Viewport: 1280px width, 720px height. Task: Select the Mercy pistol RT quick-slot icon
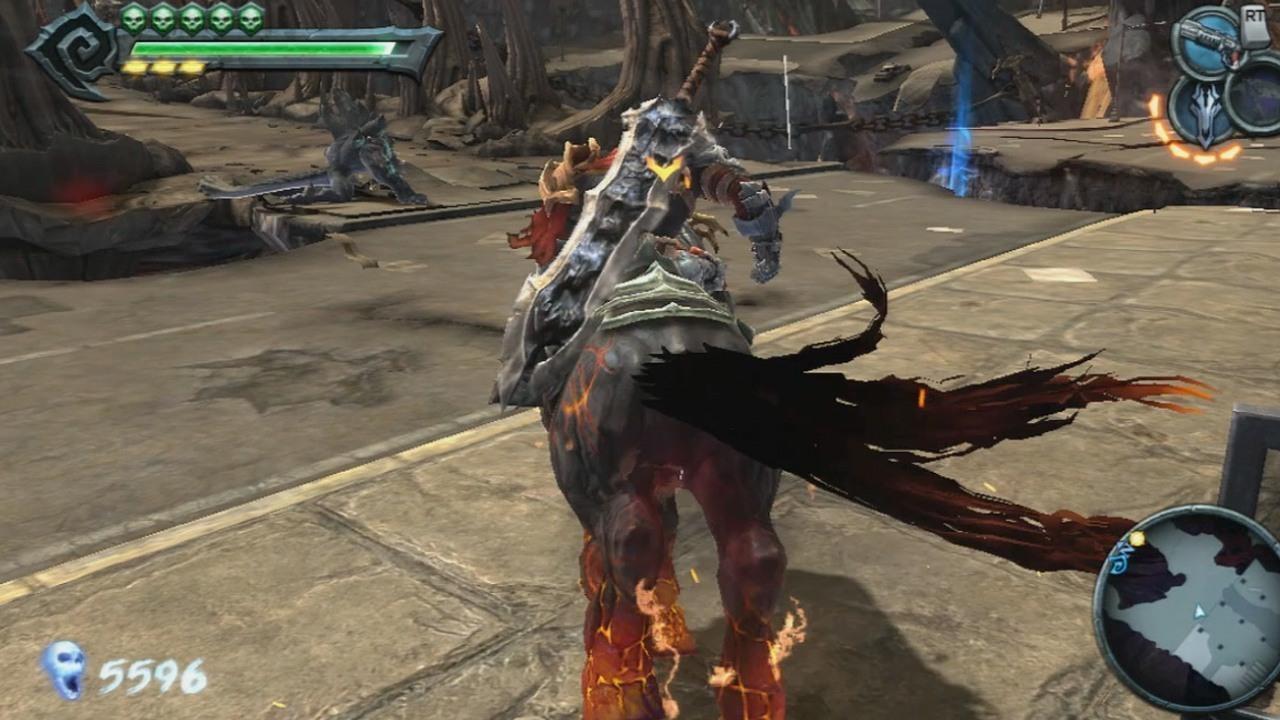click(x=1209, y=40)
